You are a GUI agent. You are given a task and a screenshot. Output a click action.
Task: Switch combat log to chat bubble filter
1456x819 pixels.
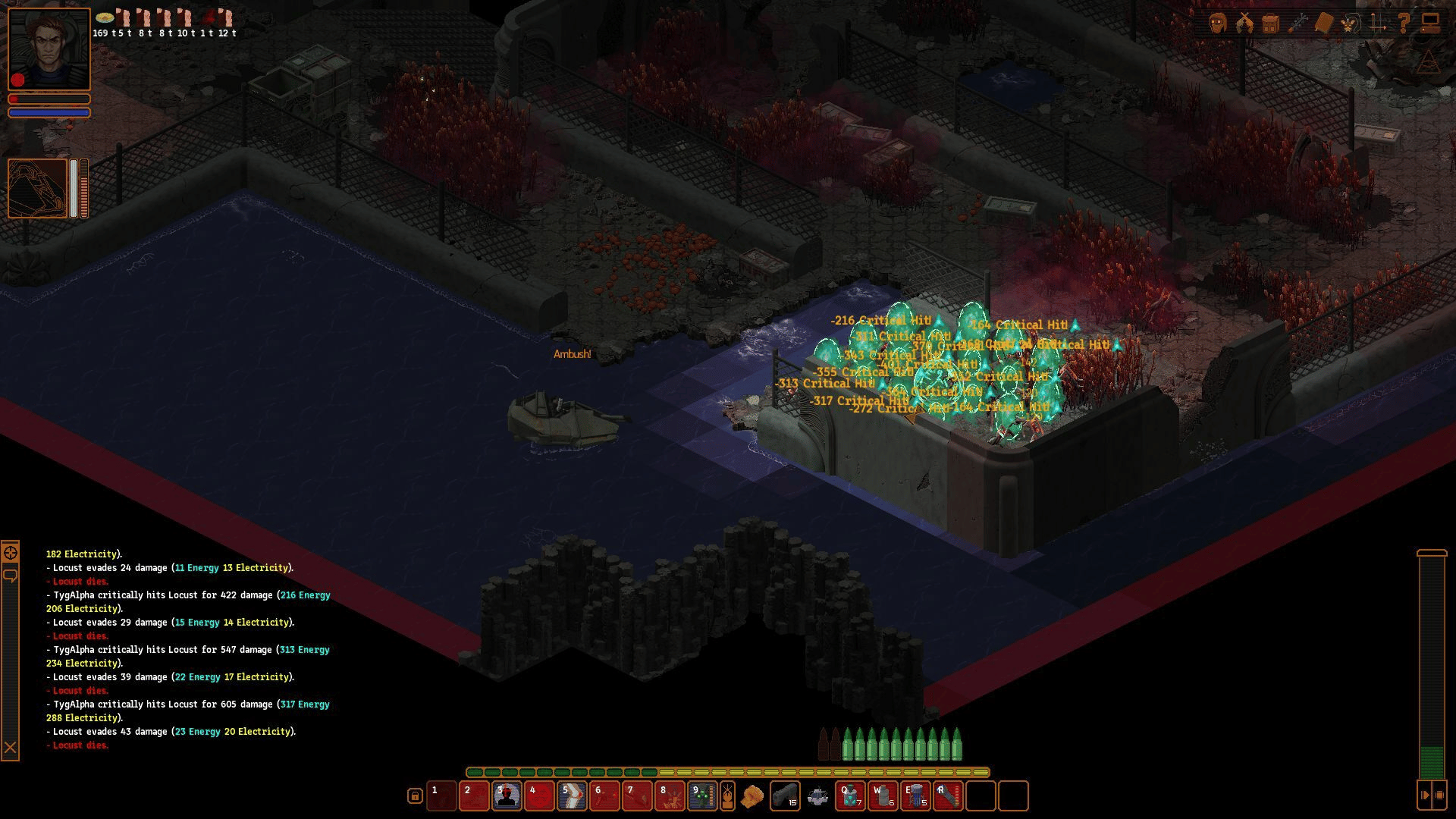coord(10,576)
